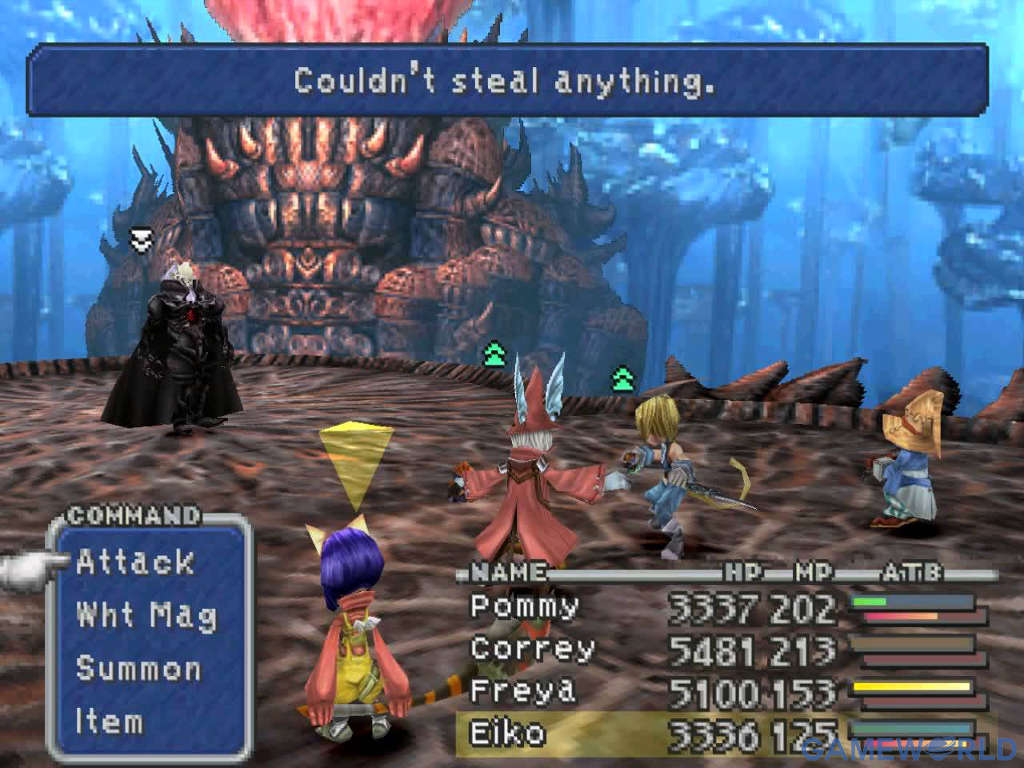Select the Attack command
The height and width of the screenshot is (768, 1024).
[135, 563]
